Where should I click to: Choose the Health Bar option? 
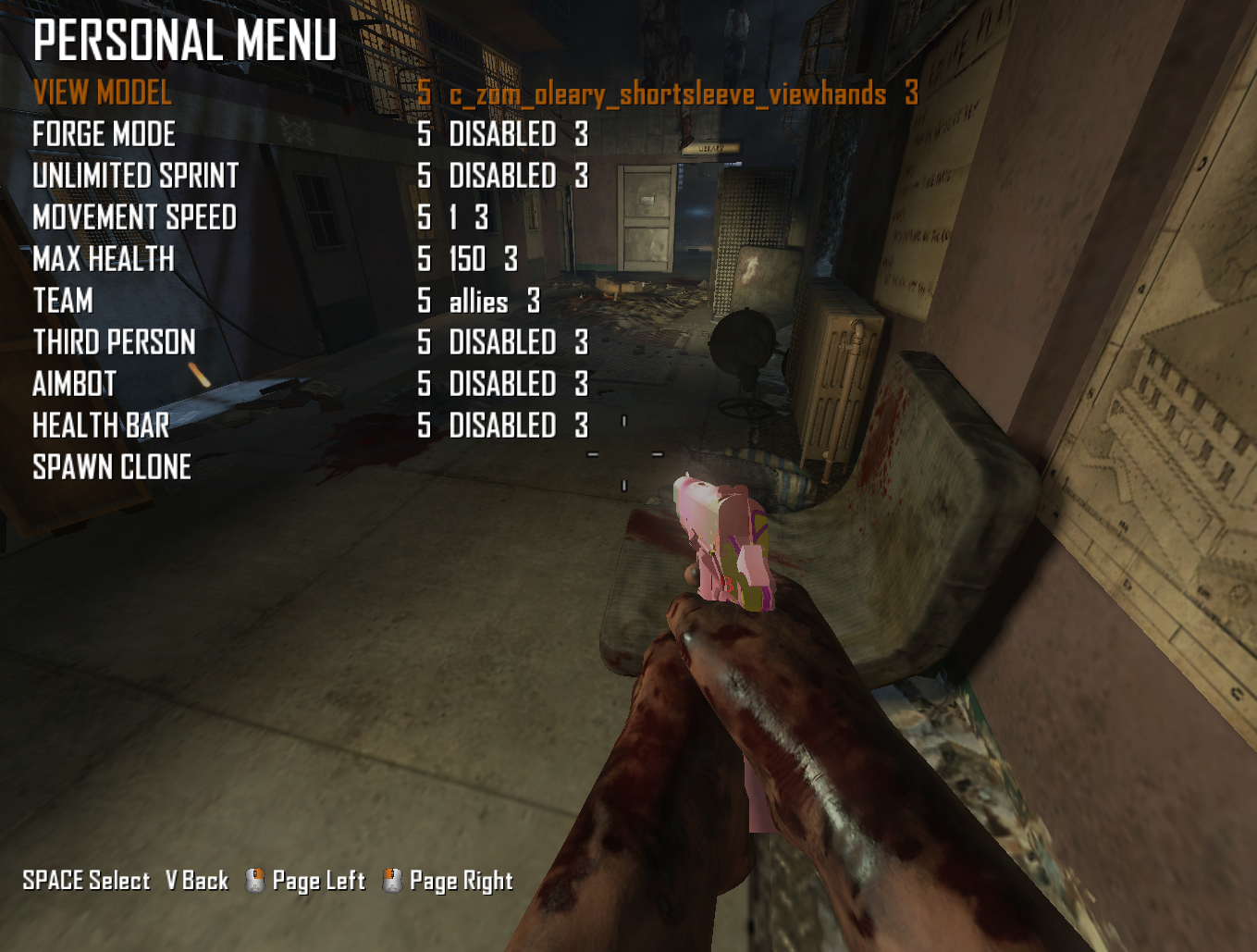coord(101,426)
